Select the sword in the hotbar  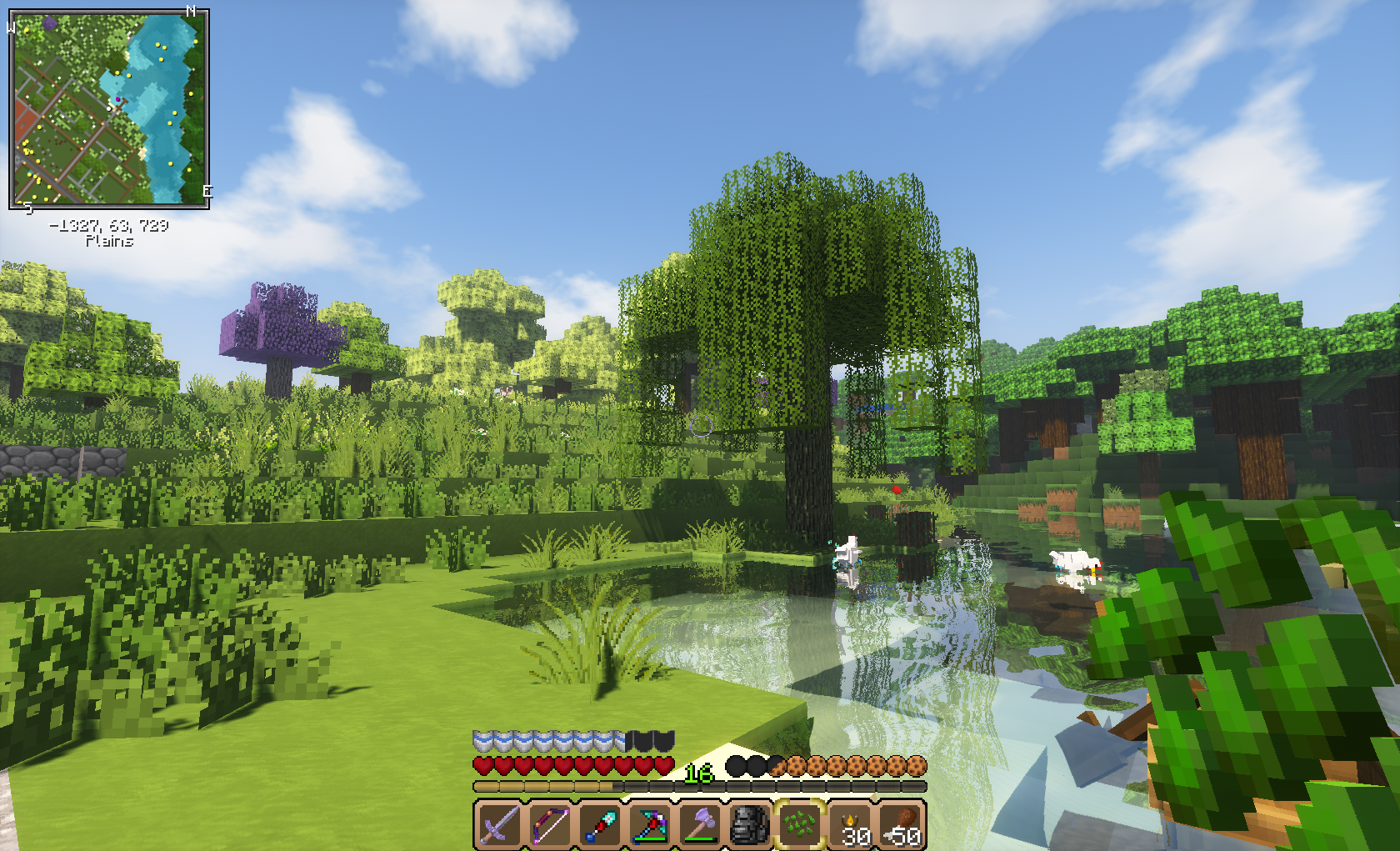point(499,824)
